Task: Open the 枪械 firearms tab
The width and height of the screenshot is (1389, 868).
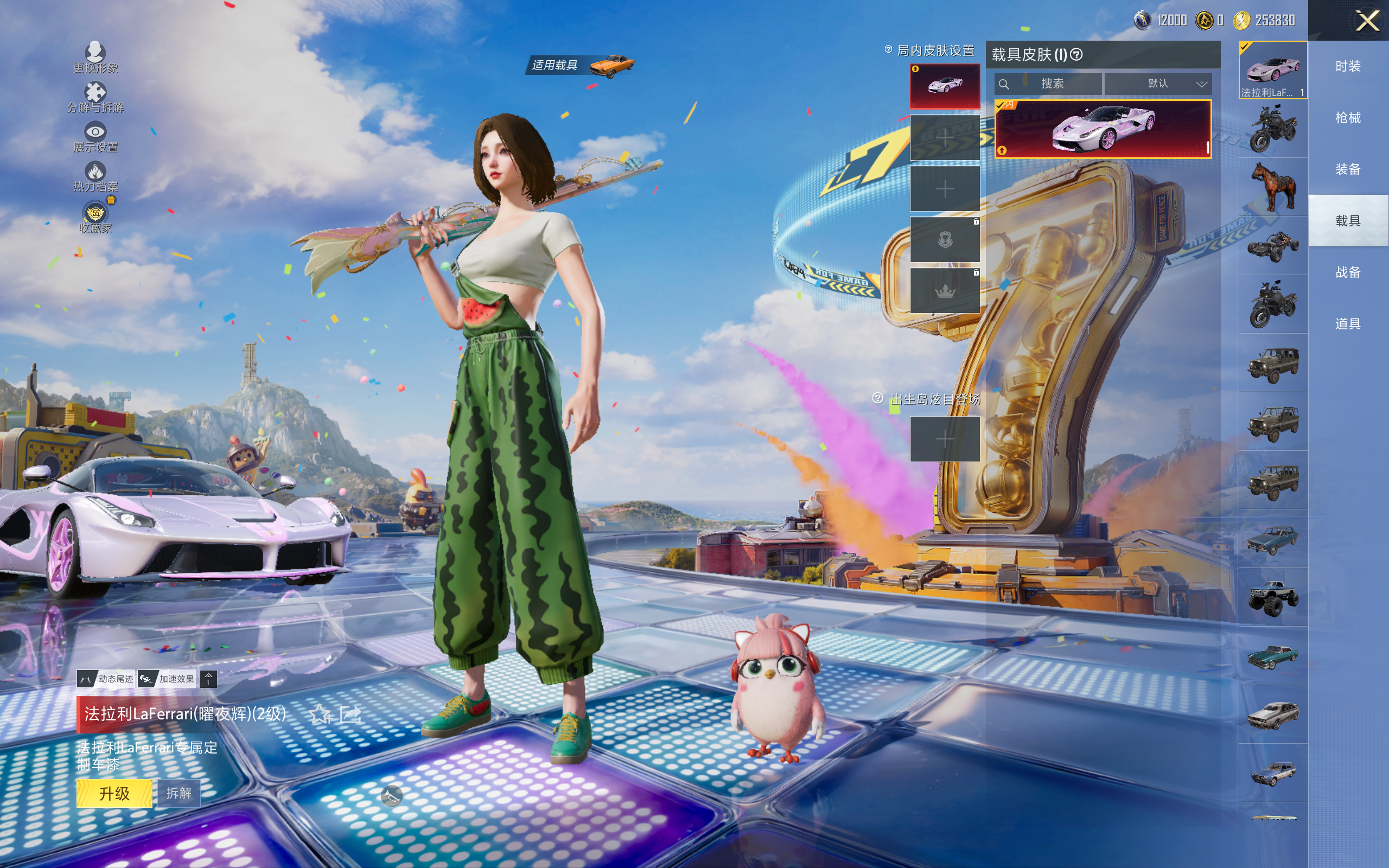Action: click(x=1348, y=118)
